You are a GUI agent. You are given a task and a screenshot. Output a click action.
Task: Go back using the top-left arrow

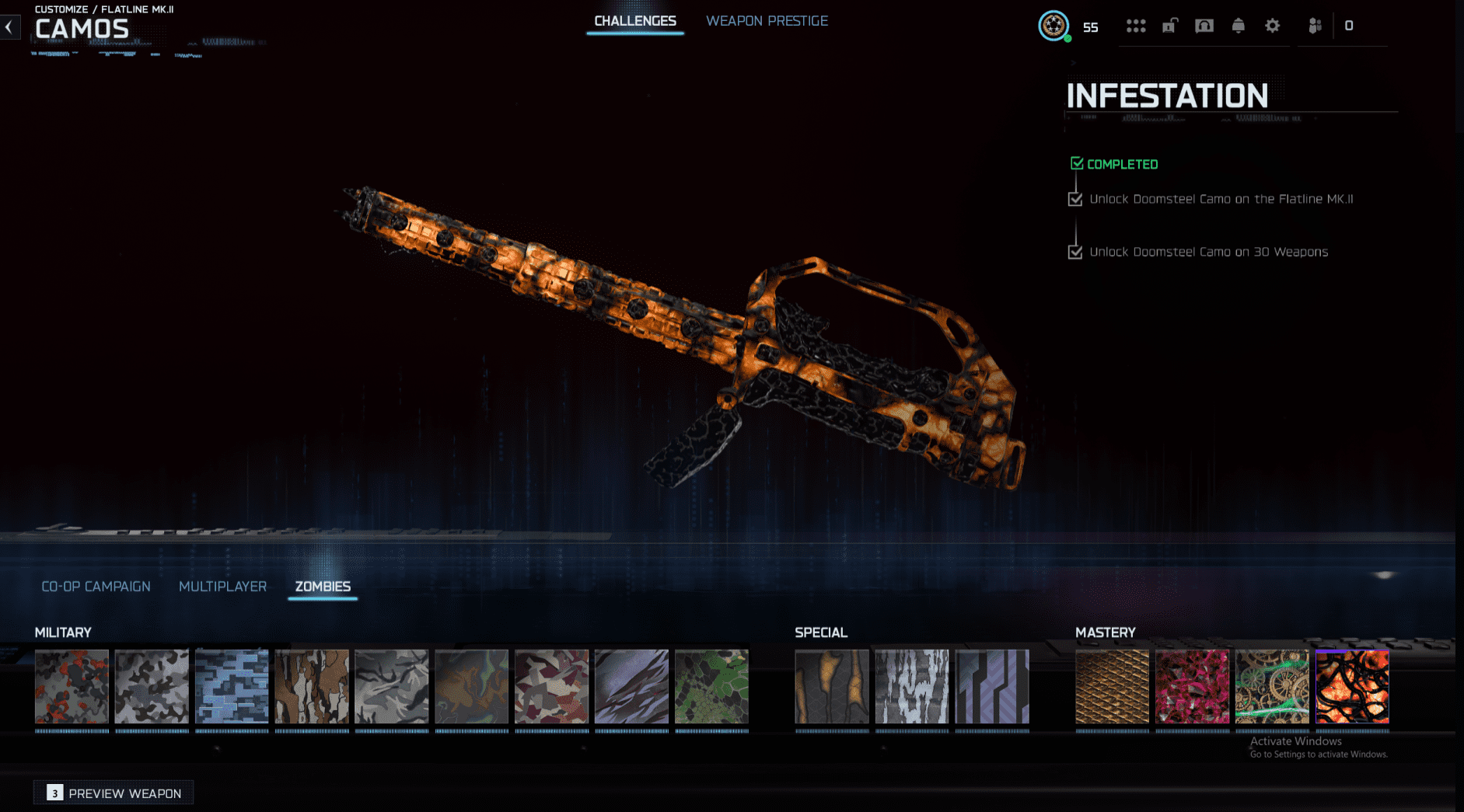click(x=9, y=27)
